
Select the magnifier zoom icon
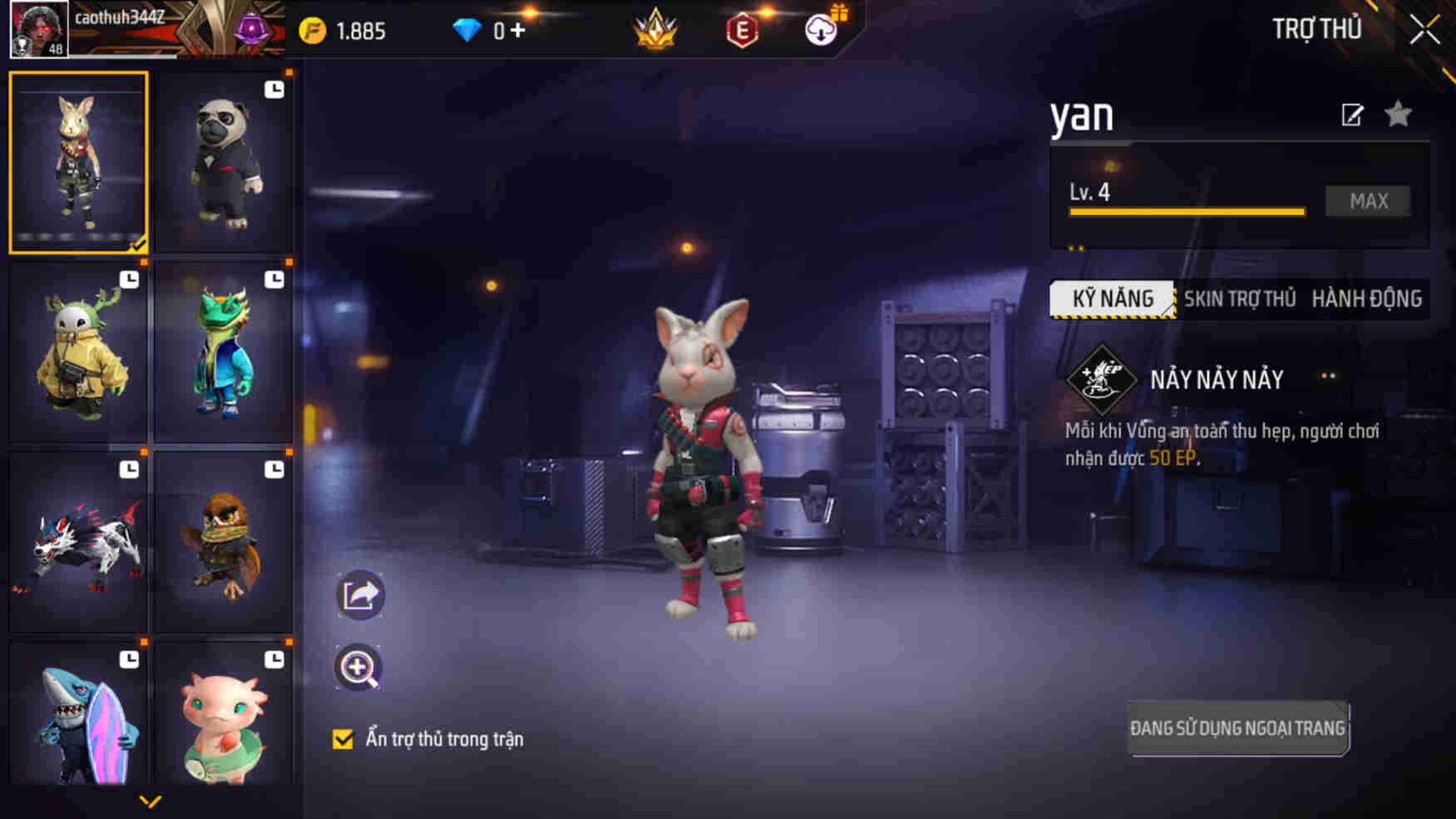click(361, 666)
